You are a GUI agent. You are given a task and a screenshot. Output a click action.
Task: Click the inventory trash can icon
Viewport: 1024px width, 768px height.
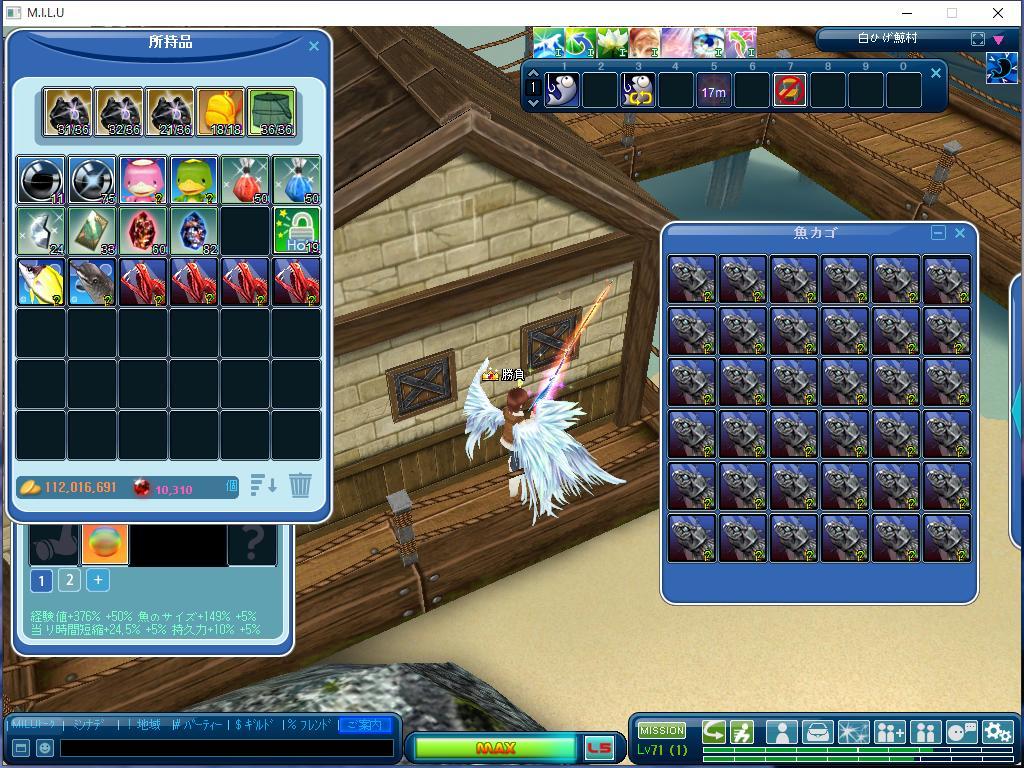[x=300, y=486]
